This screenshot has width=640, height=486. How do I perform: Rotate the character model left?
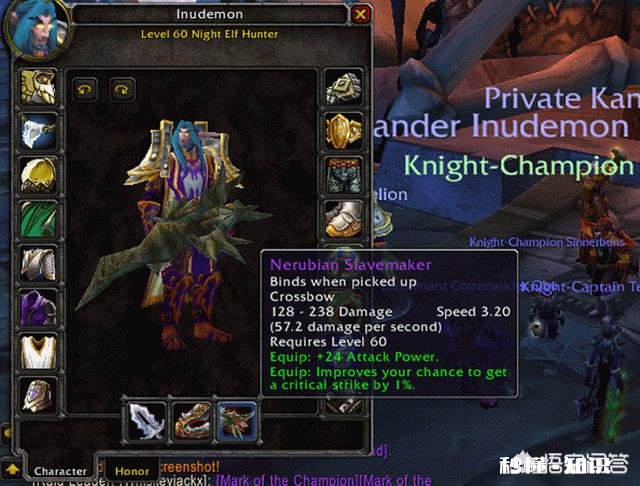point(83,89)
